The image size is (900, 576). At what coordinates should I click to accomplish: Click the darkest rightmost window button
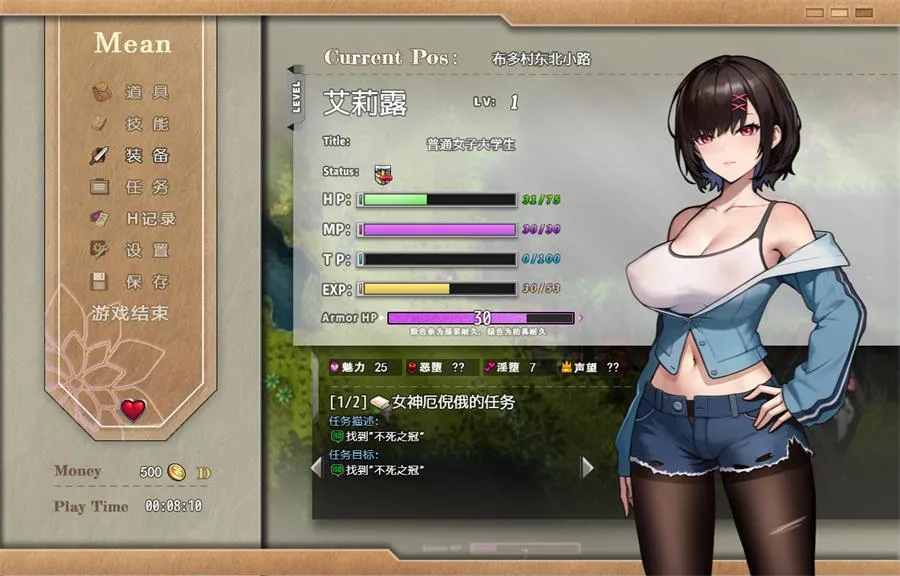pos(866,13)
